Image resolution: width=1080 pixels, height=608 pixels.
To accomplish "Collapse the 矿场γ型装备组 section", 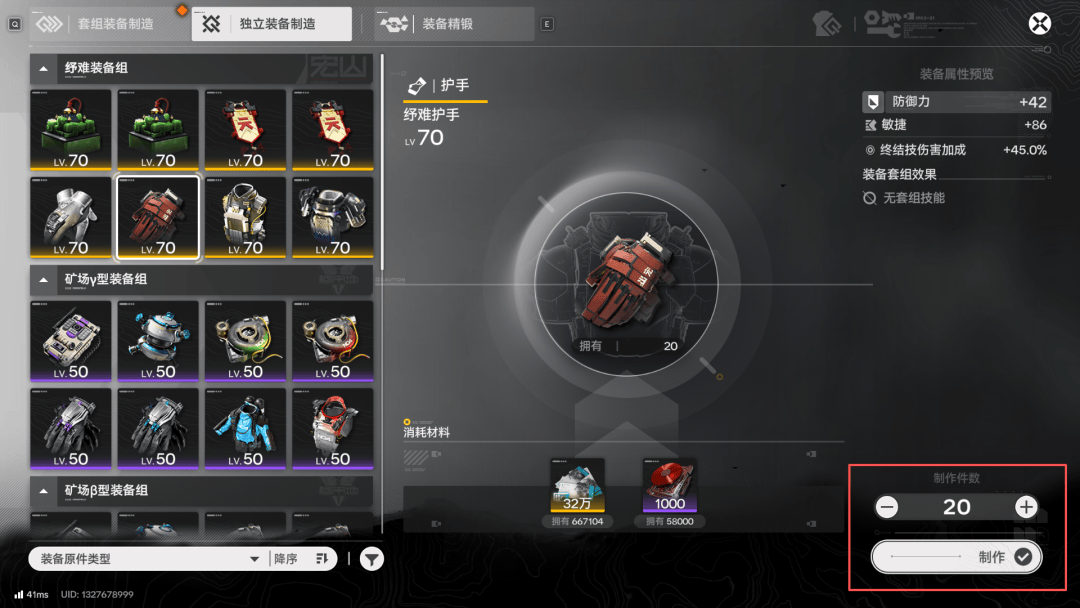I will (x=44, y=279).
